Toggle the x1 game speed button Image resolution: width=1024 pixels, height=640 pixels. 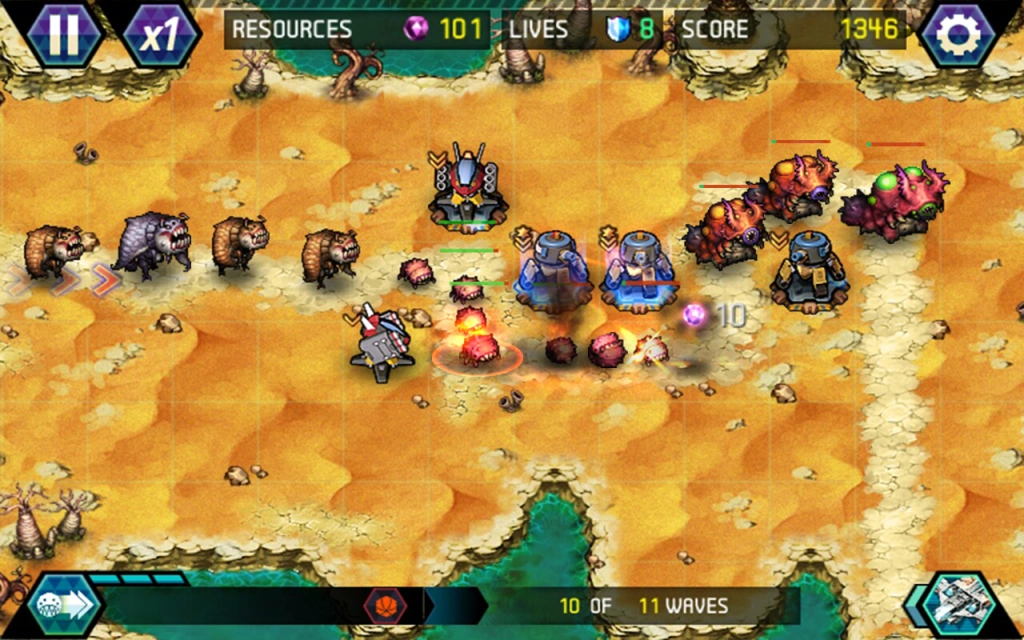coord(158,34)
